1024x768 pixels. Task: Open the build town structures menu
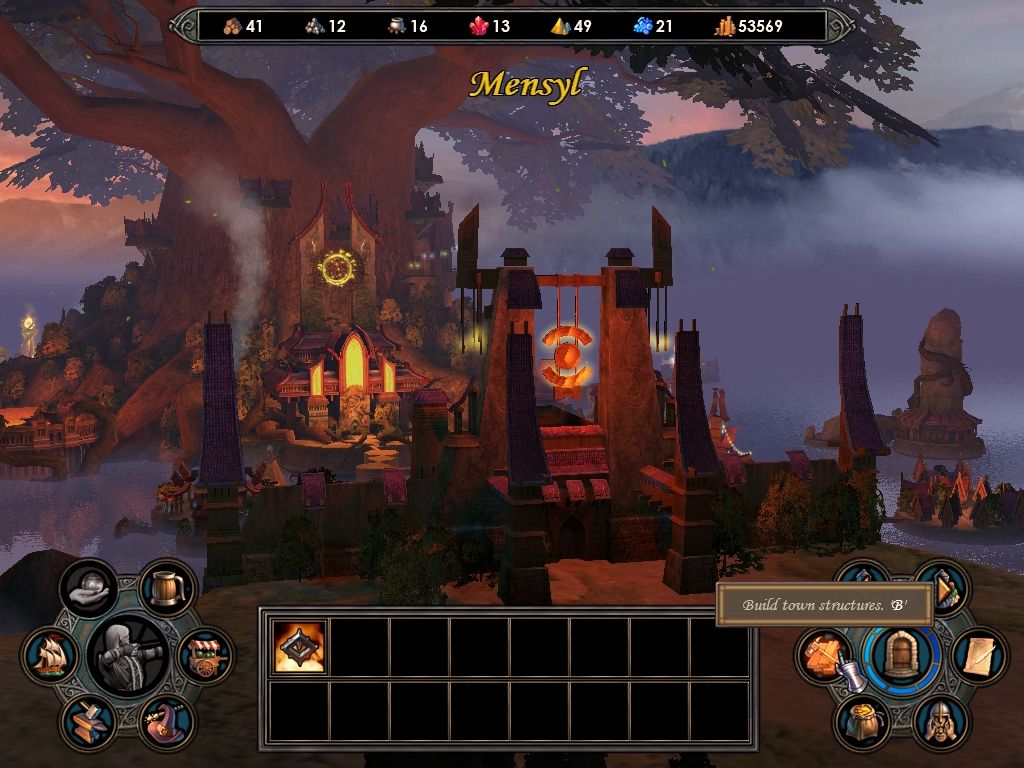tap(823, 655)
